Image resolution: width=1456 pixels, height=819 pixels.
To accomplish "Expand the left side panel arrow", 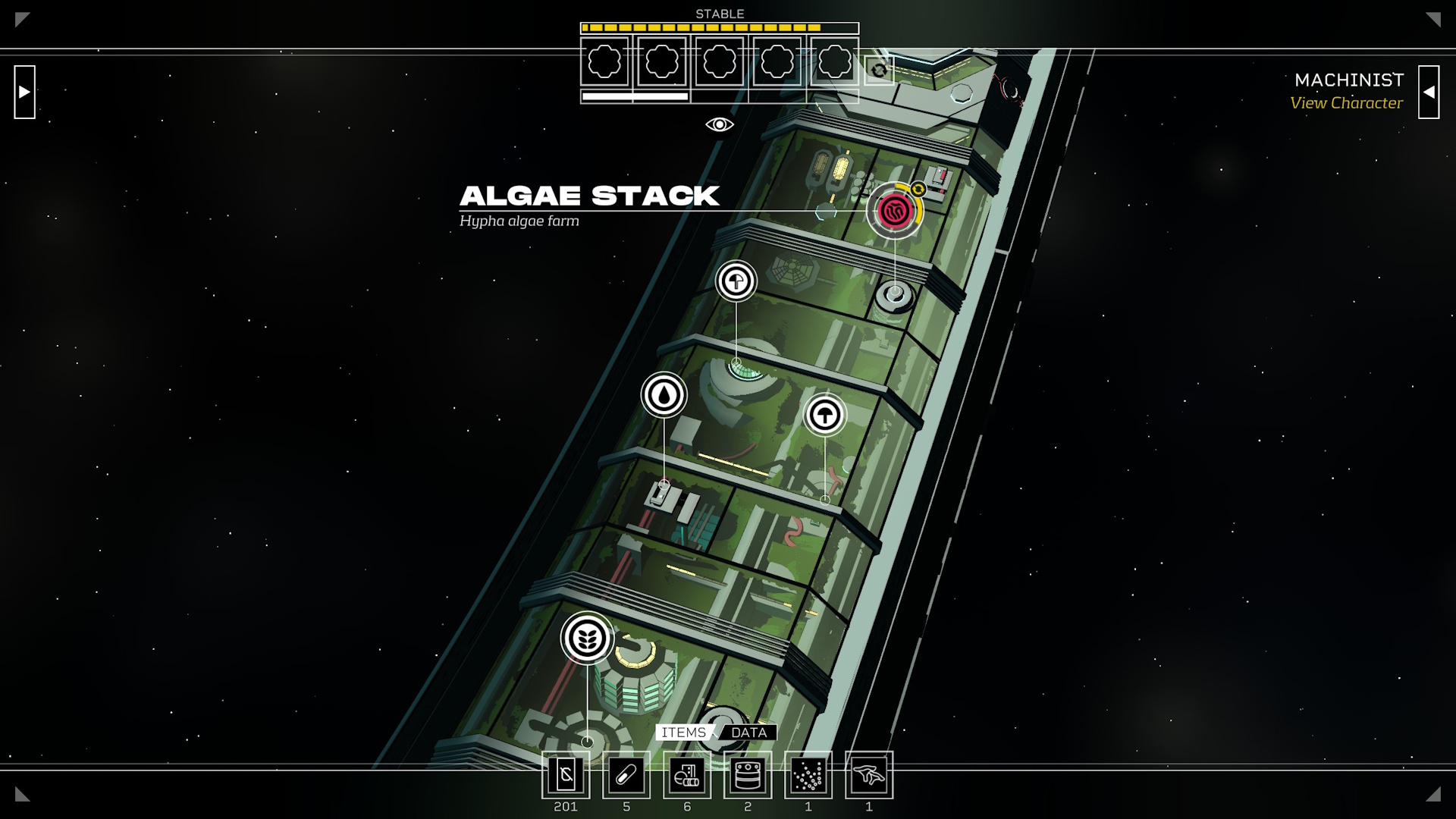I will point(24,92).
